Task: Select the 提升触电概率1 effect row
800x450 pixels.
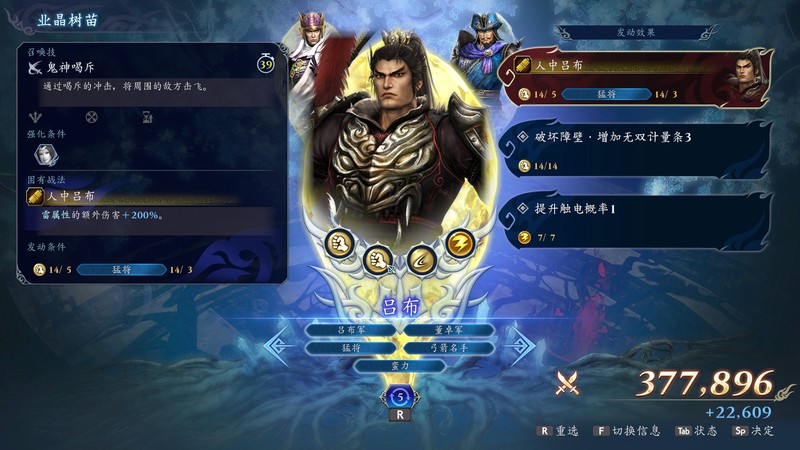Action: (640, 220)
